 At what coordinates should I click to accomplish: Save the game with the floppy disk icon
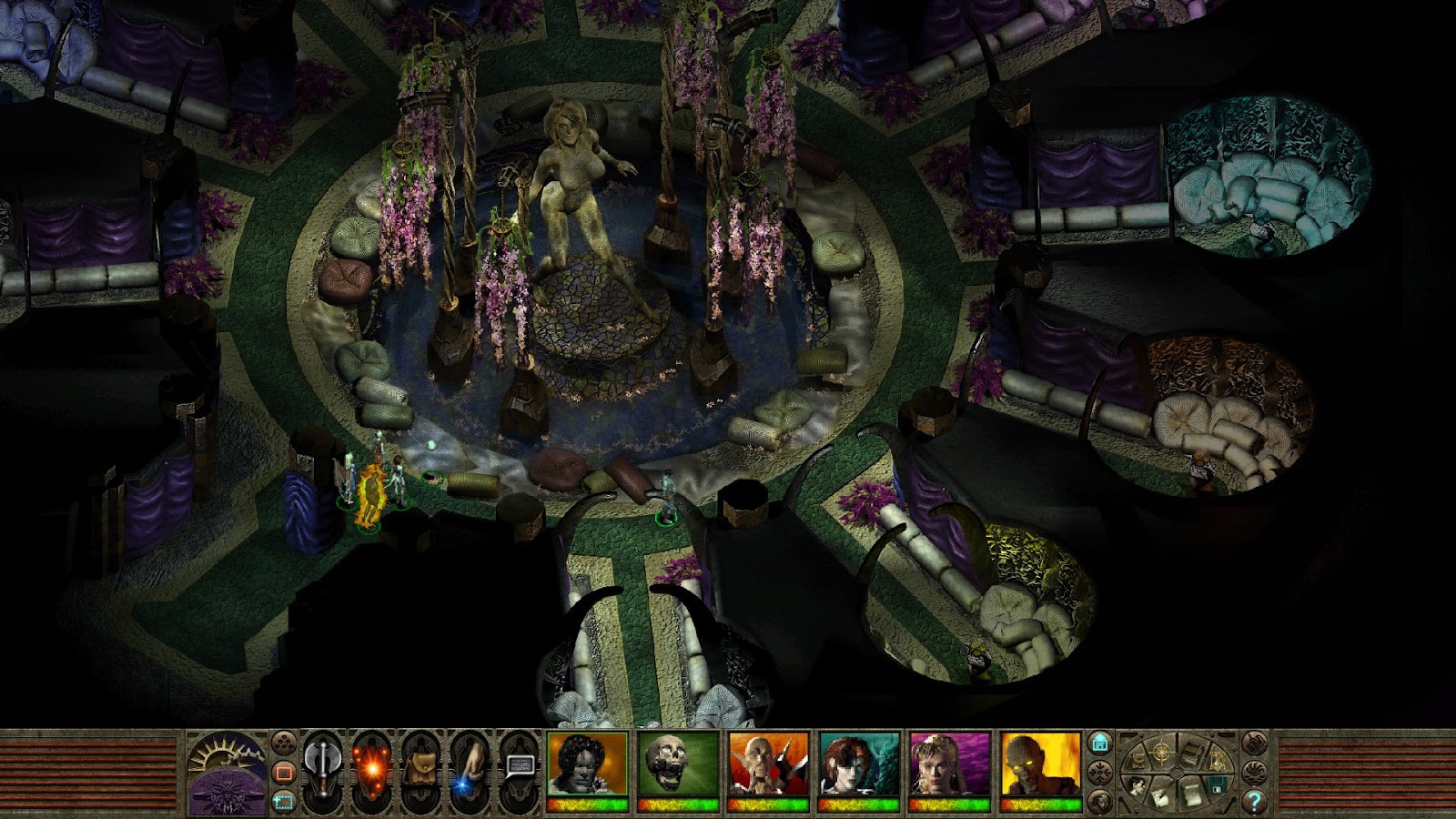(x=1217, y=785)
